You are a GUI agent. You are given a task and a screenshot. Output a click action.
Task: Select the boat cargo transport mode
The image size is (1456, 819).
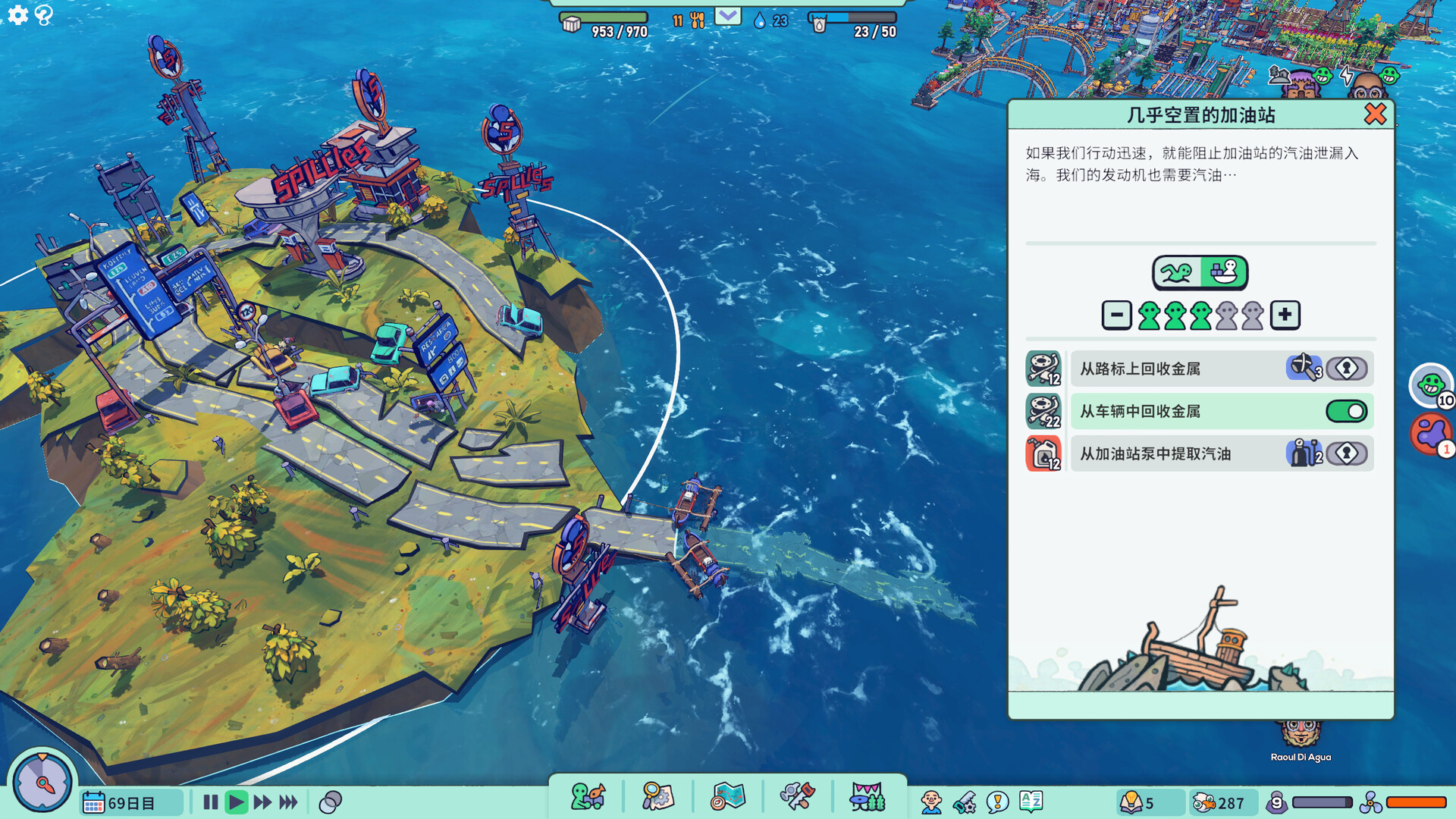click(x=1223, y=272)
